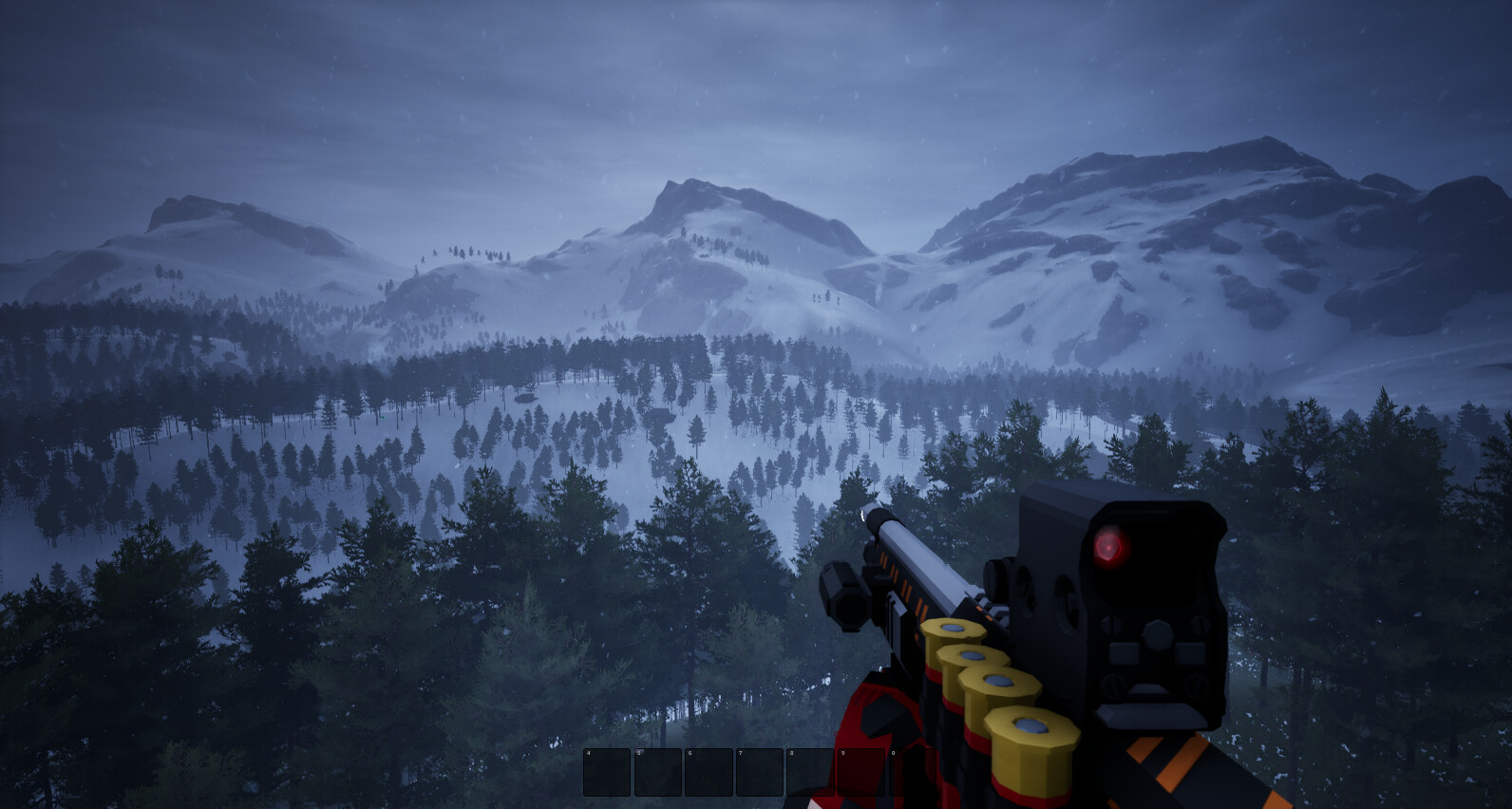Pick hotbar slot number 8
The width and height of the screenshot is (1512, 809).
810,772
